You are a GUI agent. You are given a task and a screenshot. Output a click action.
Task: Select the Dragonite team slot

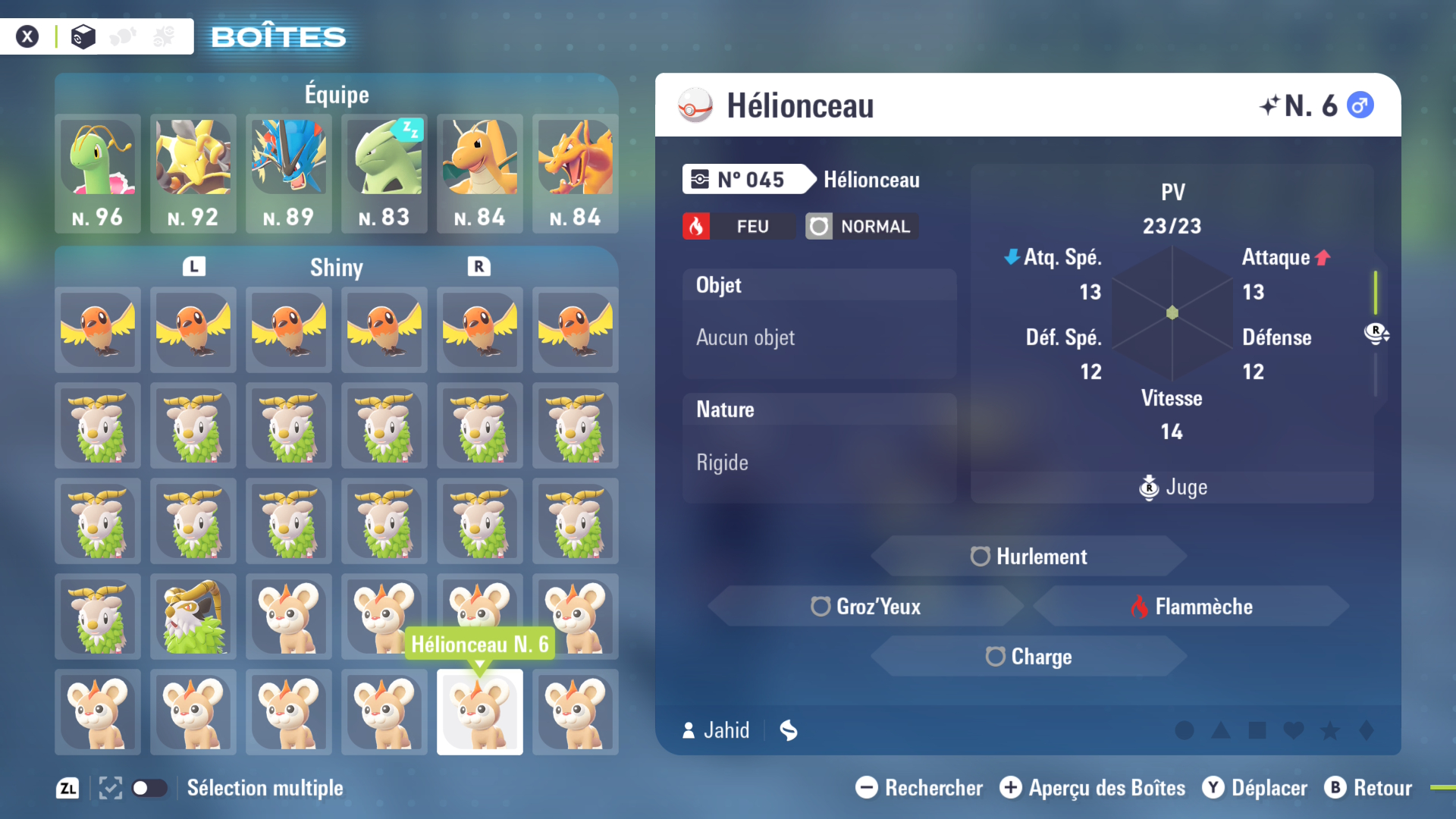click(x=480, y=173)
